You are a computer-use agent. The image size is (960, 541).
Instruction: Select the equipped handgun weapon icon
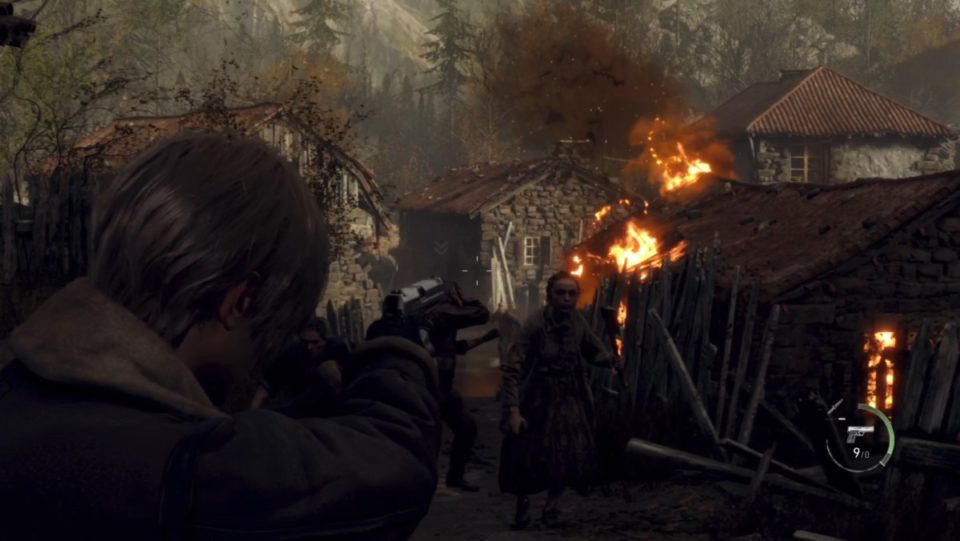pos(859,433)
